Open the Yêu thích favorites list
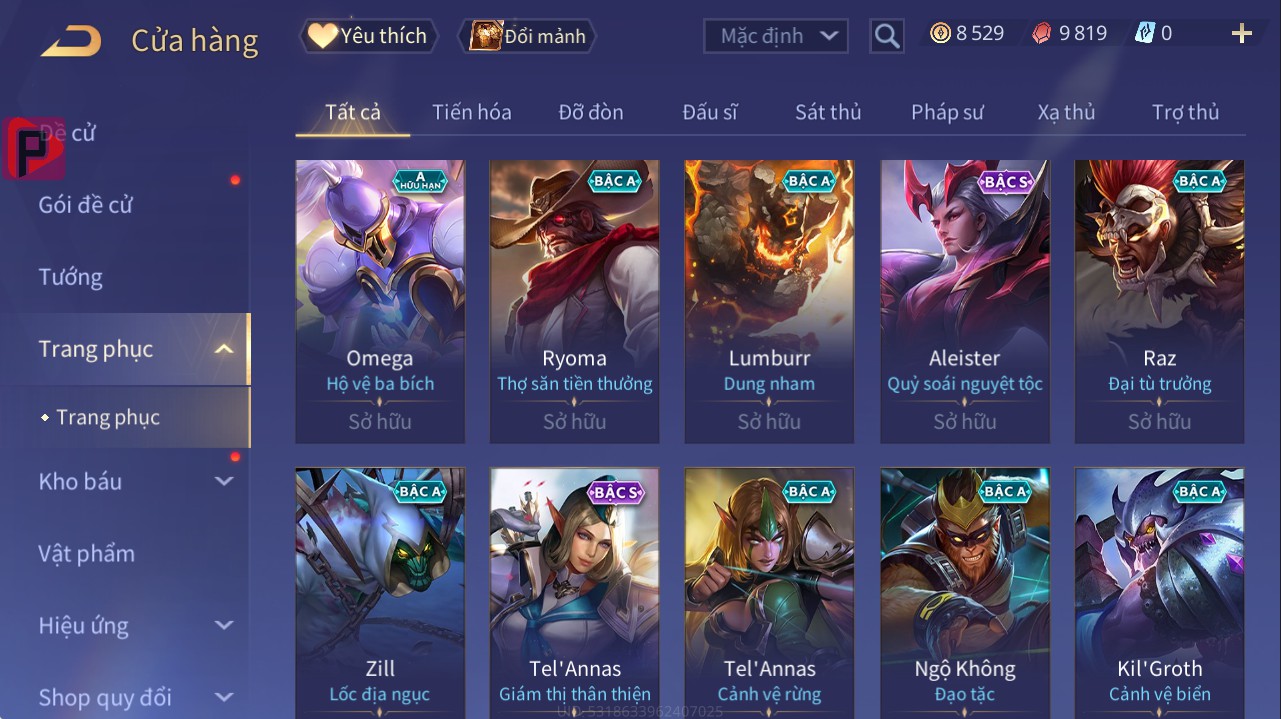Image resolution: width=1281 pixels, height=719 pixels. 367,36
